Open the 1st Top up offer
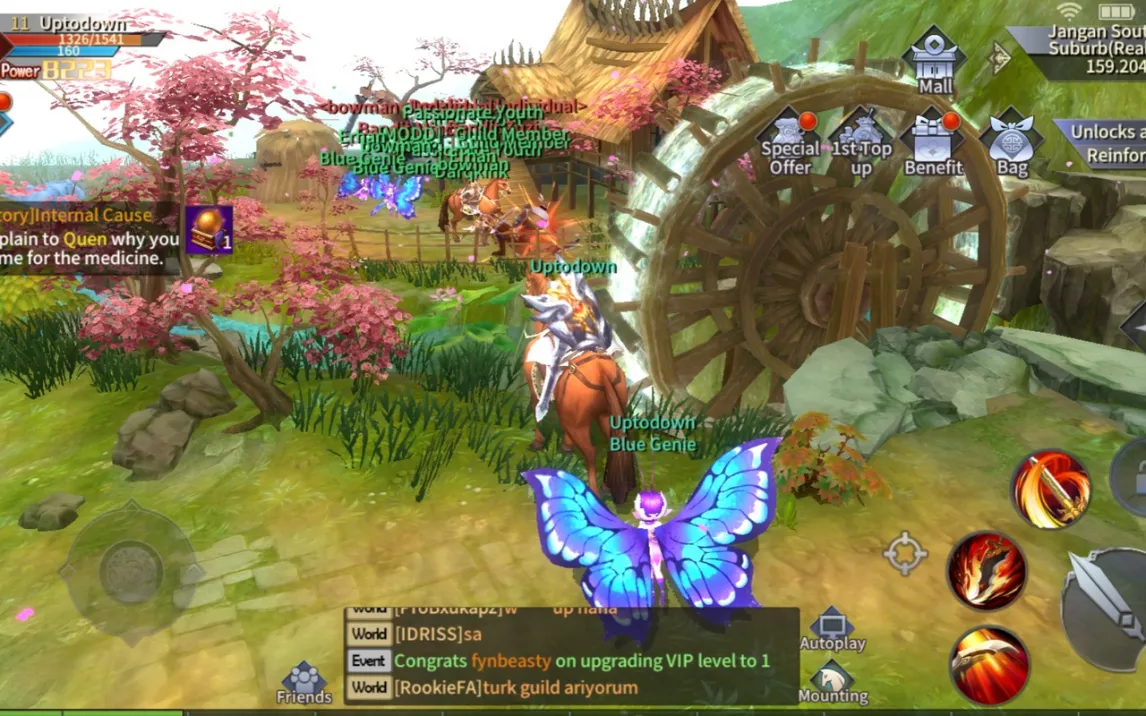 click(x=861, y=141)
